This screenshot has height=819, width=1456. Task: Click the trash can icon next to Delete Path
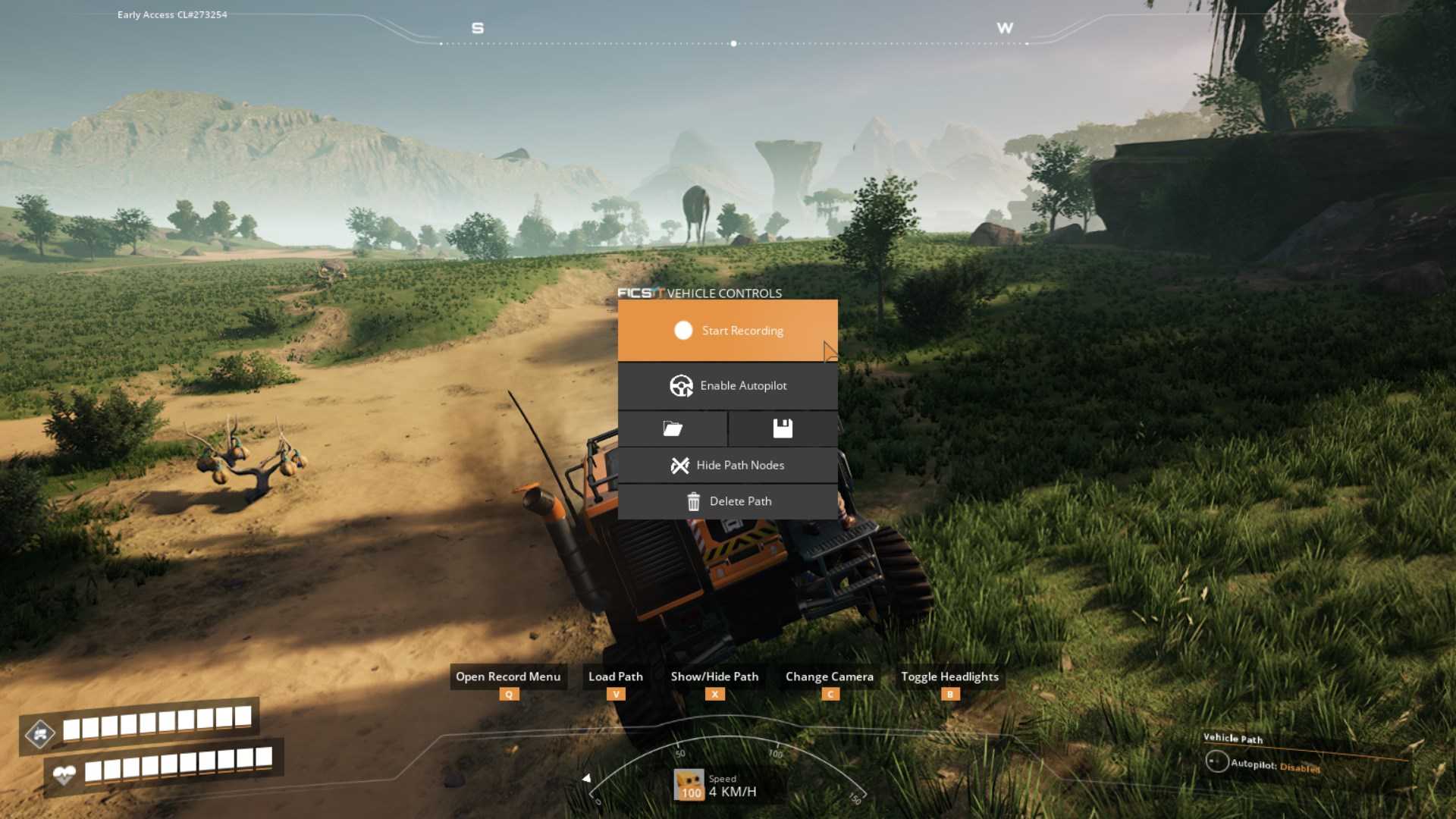(692, 500)
